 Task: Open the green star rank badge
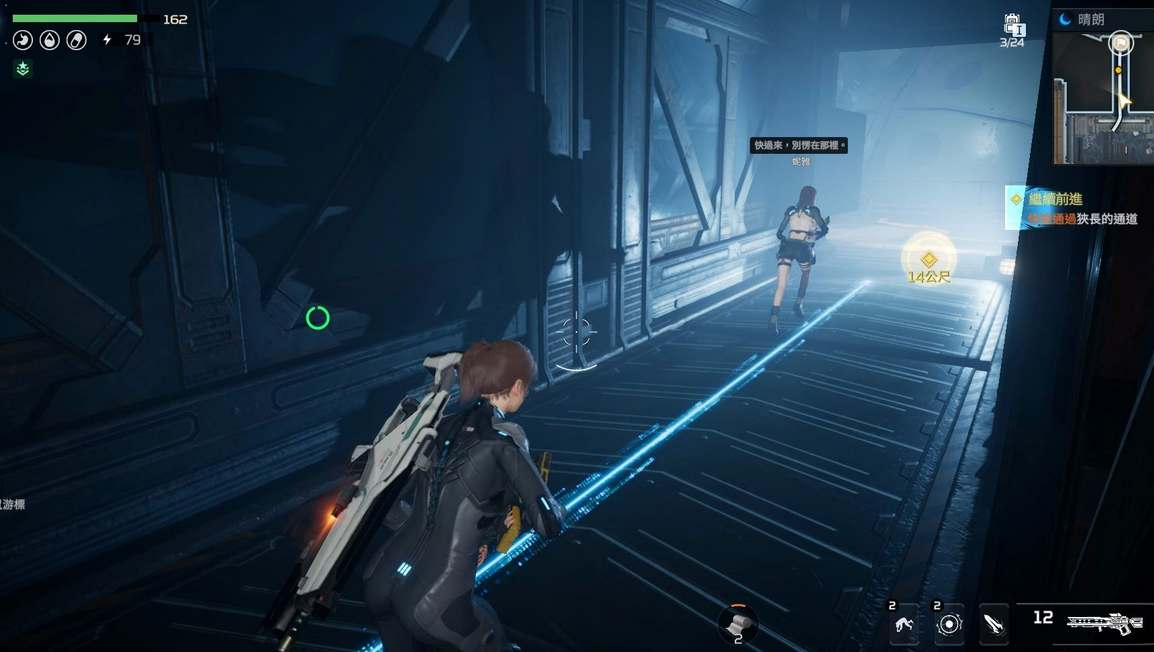[22, 68]
